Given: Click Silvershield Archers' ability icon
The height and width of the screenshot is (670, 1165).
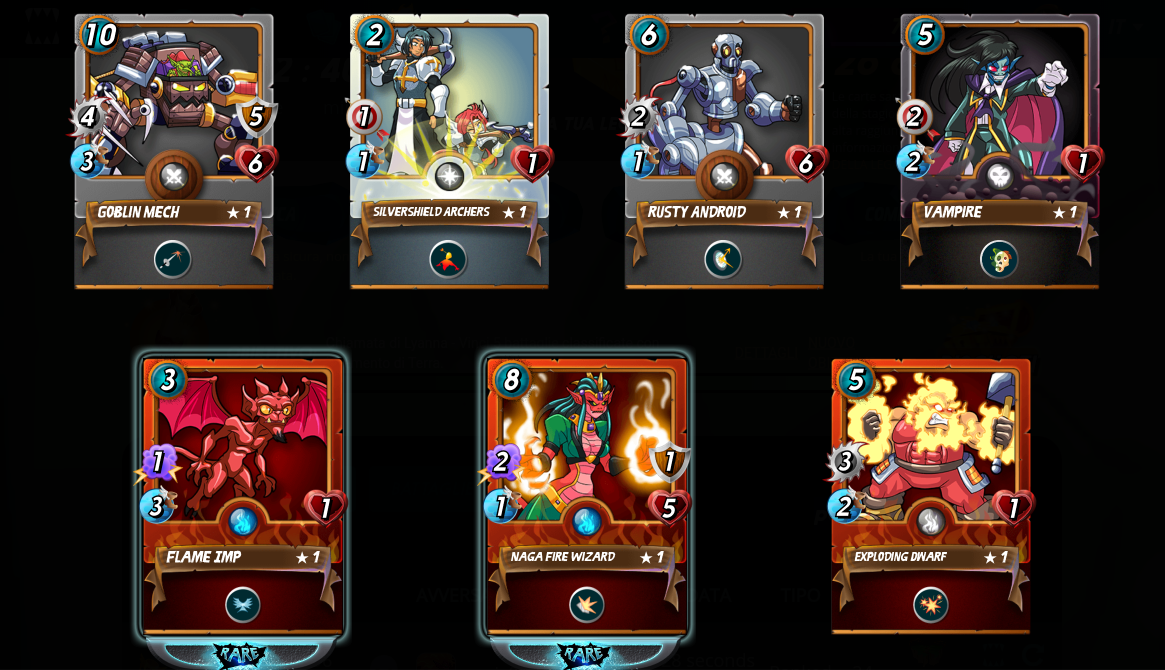Looking at the screenshot, I should tap(448, 260).
